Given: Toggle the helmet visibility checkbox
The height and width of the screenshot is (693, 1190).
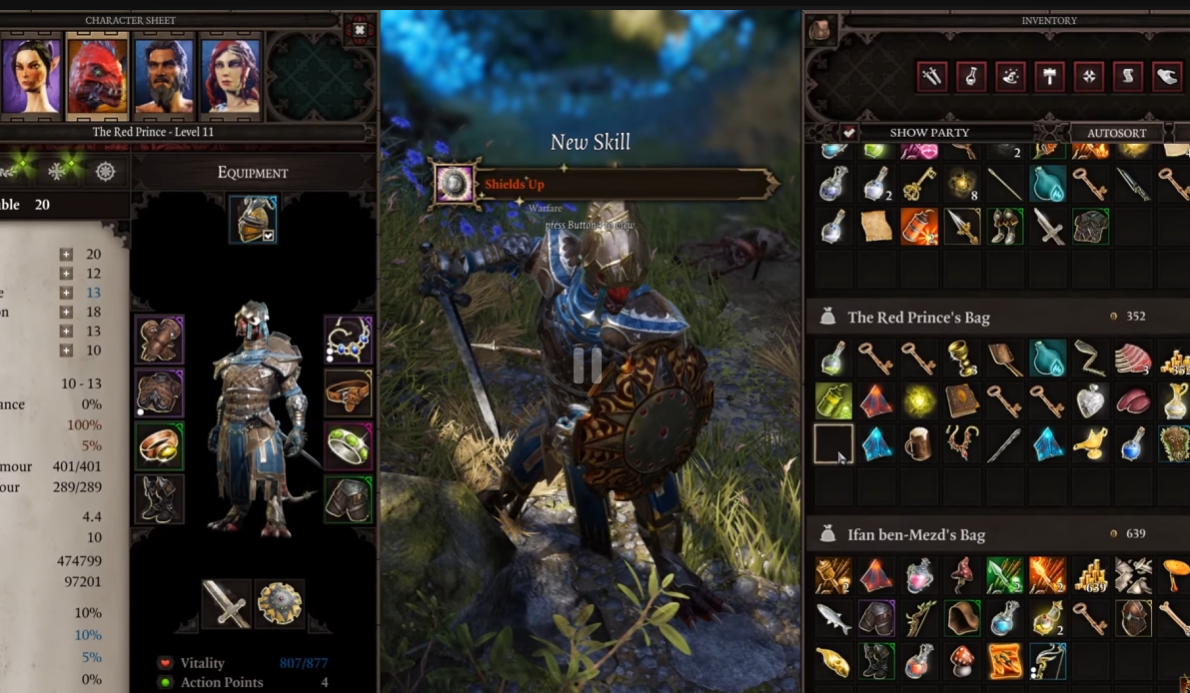Looking at the screenshot, I should pyautogui.click(x=268, y=236).
